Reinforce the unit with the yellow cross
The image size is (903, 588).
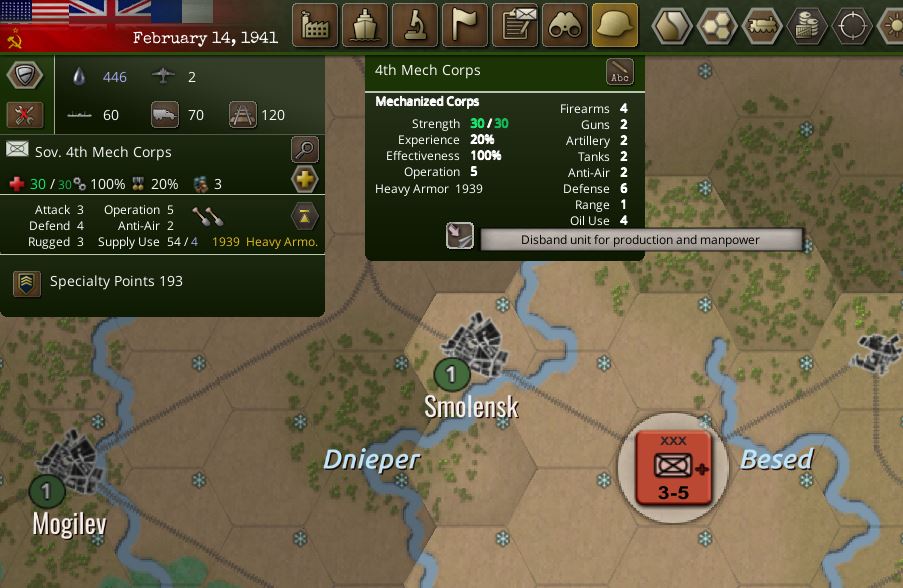(x=305, y=180)
